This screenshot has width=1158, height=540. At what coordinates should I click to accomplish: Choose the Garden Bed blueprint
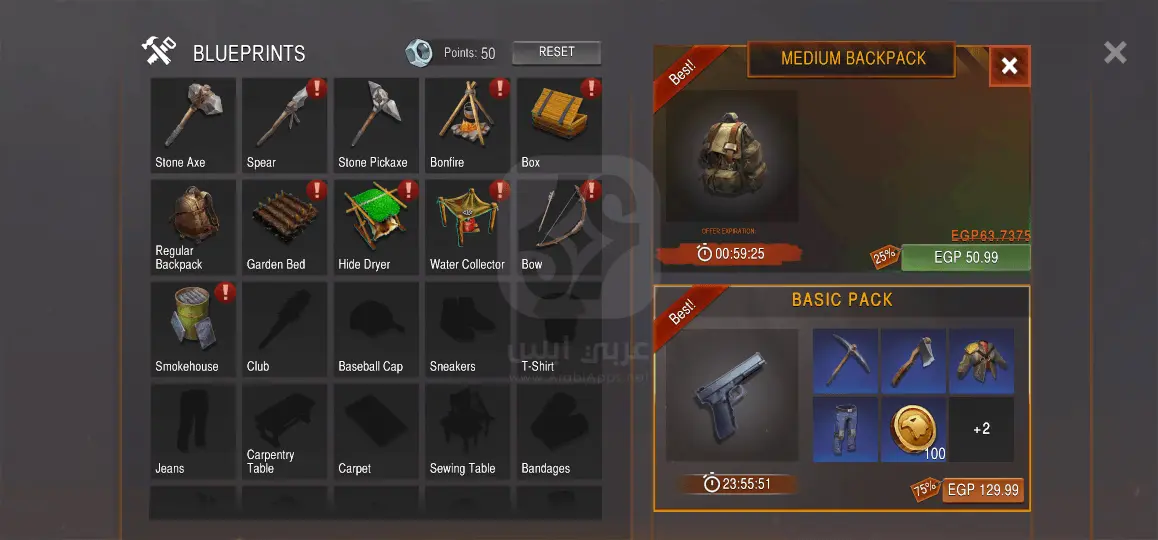[x=285, y=227]
